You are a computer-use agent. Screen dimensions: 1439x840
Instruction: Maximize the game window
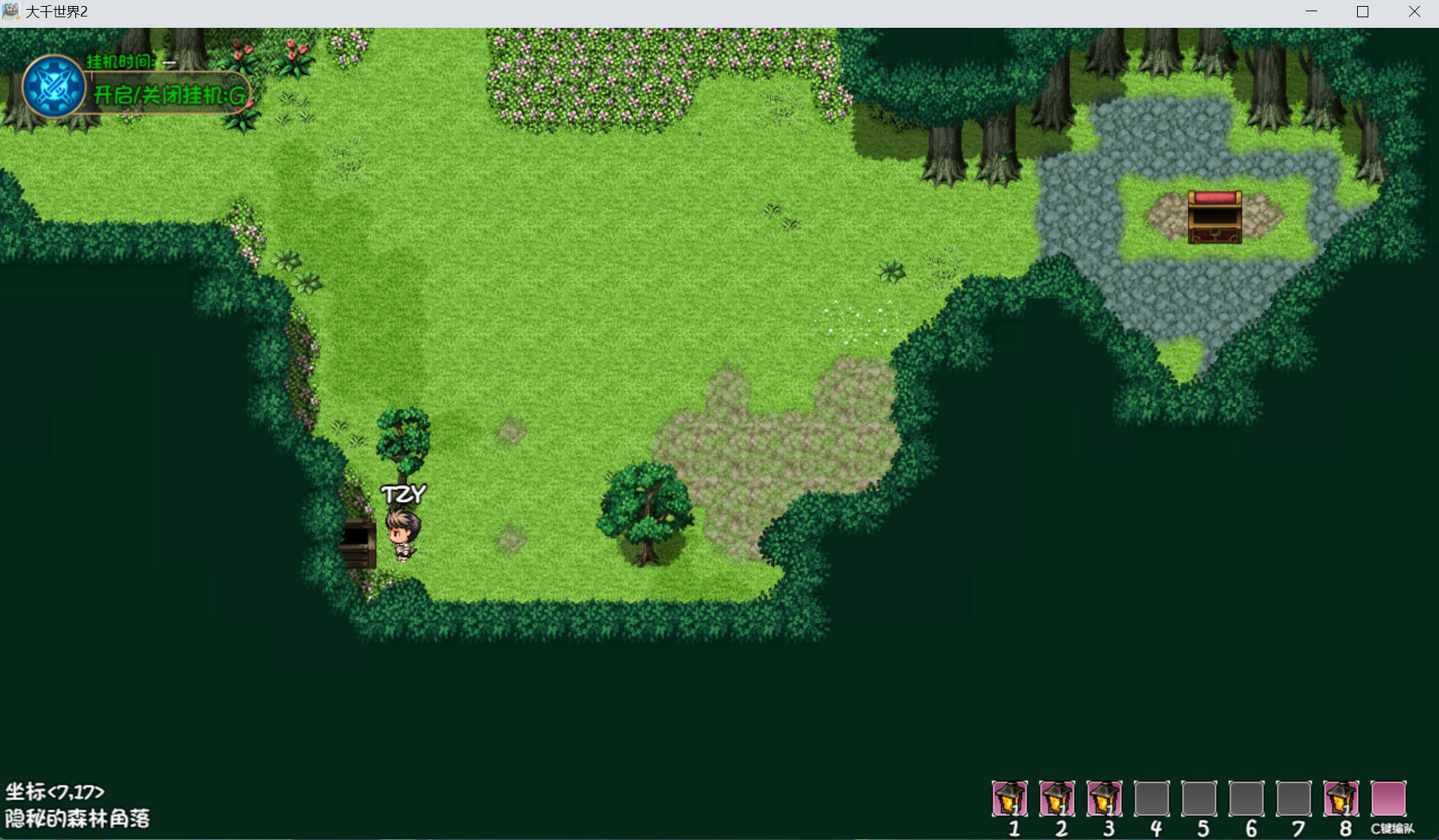click(x=1362, y=12)
